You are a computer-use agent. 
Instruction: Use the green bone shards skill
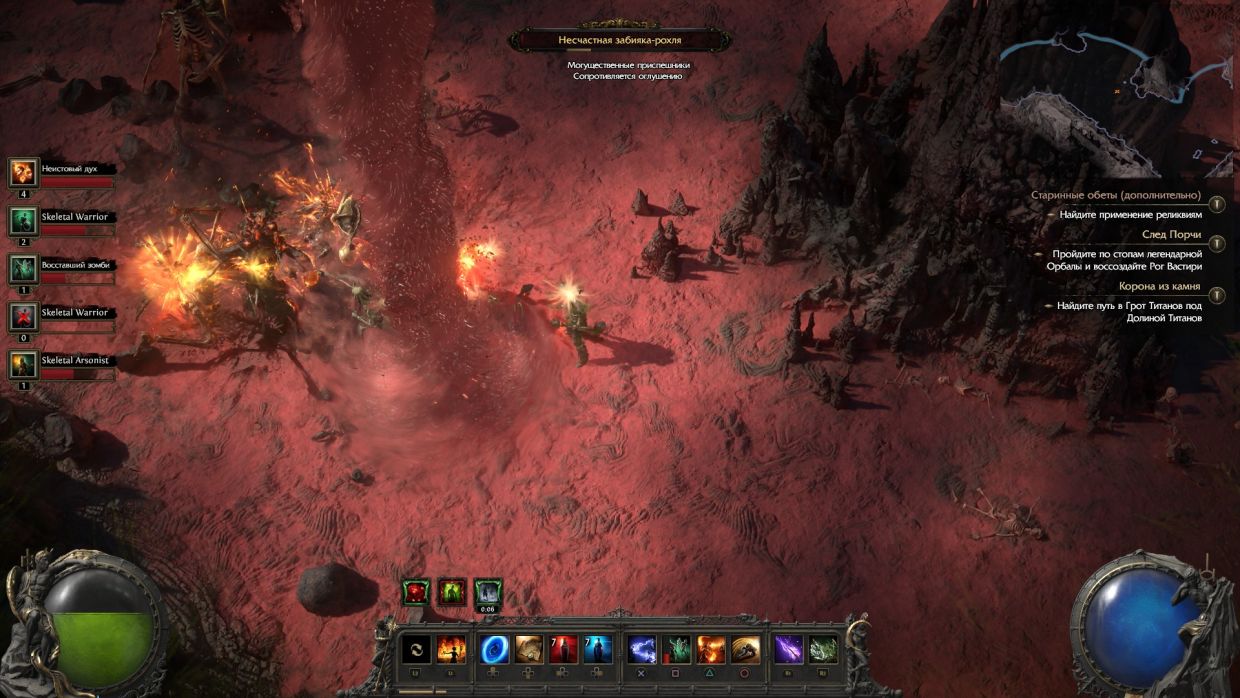pyautogui.click(x=823, y=650)
